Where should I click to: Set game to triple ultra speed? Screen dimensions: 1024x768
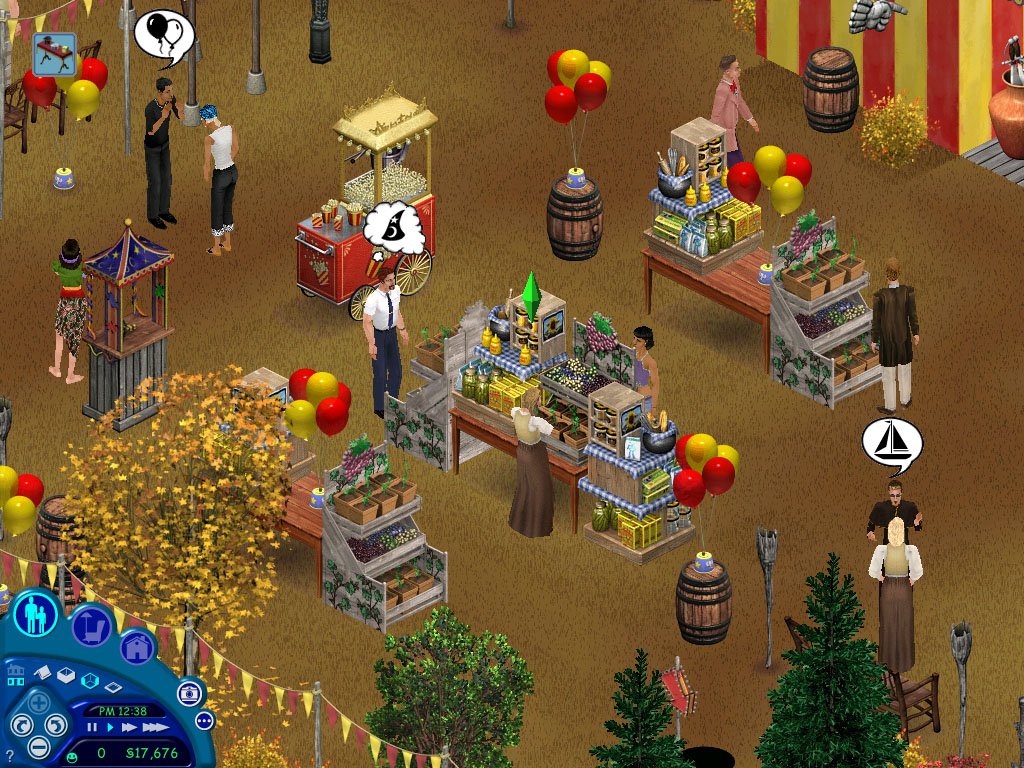click(x=155, y=728)
